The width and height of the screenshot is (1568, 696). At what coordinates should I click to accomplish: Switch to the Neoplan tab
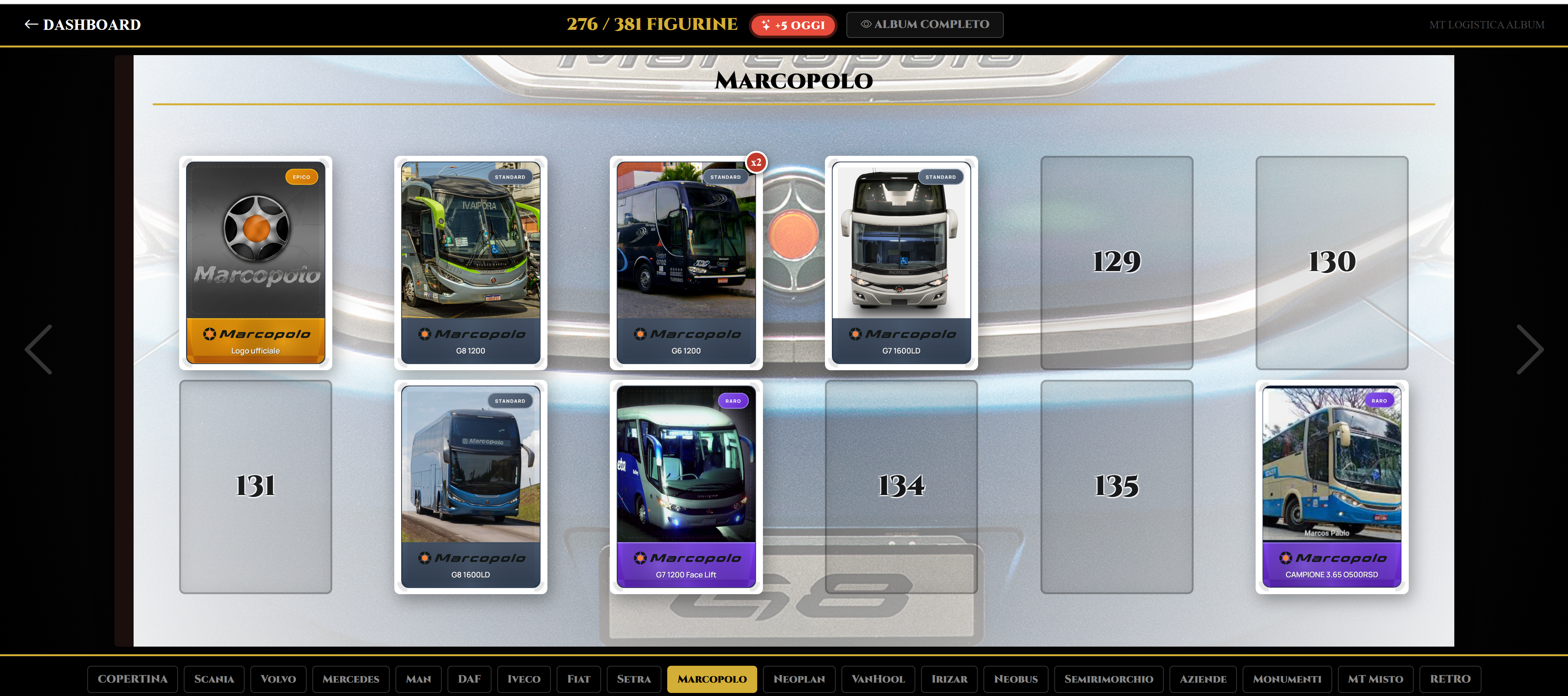pos(799,679)
